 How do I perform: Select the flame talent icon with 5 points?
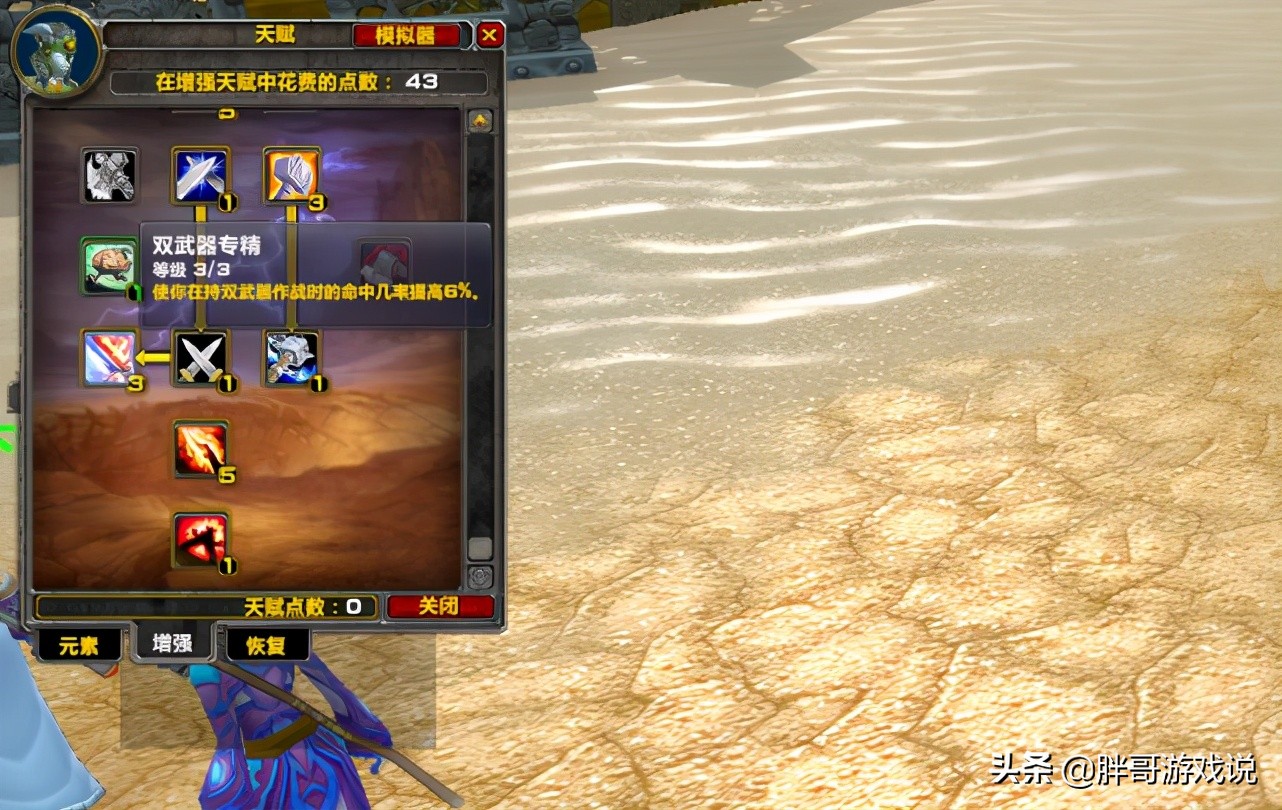[x=202, y=450]
